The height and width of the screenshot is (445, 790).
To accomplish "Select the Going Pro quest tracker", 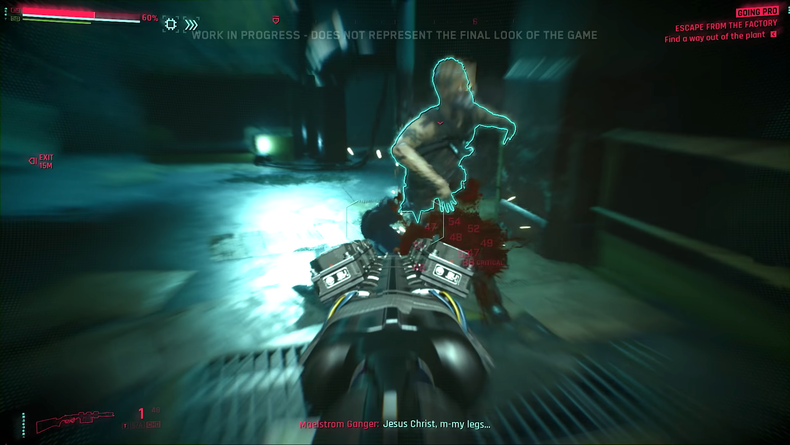I will coord(757,12).
